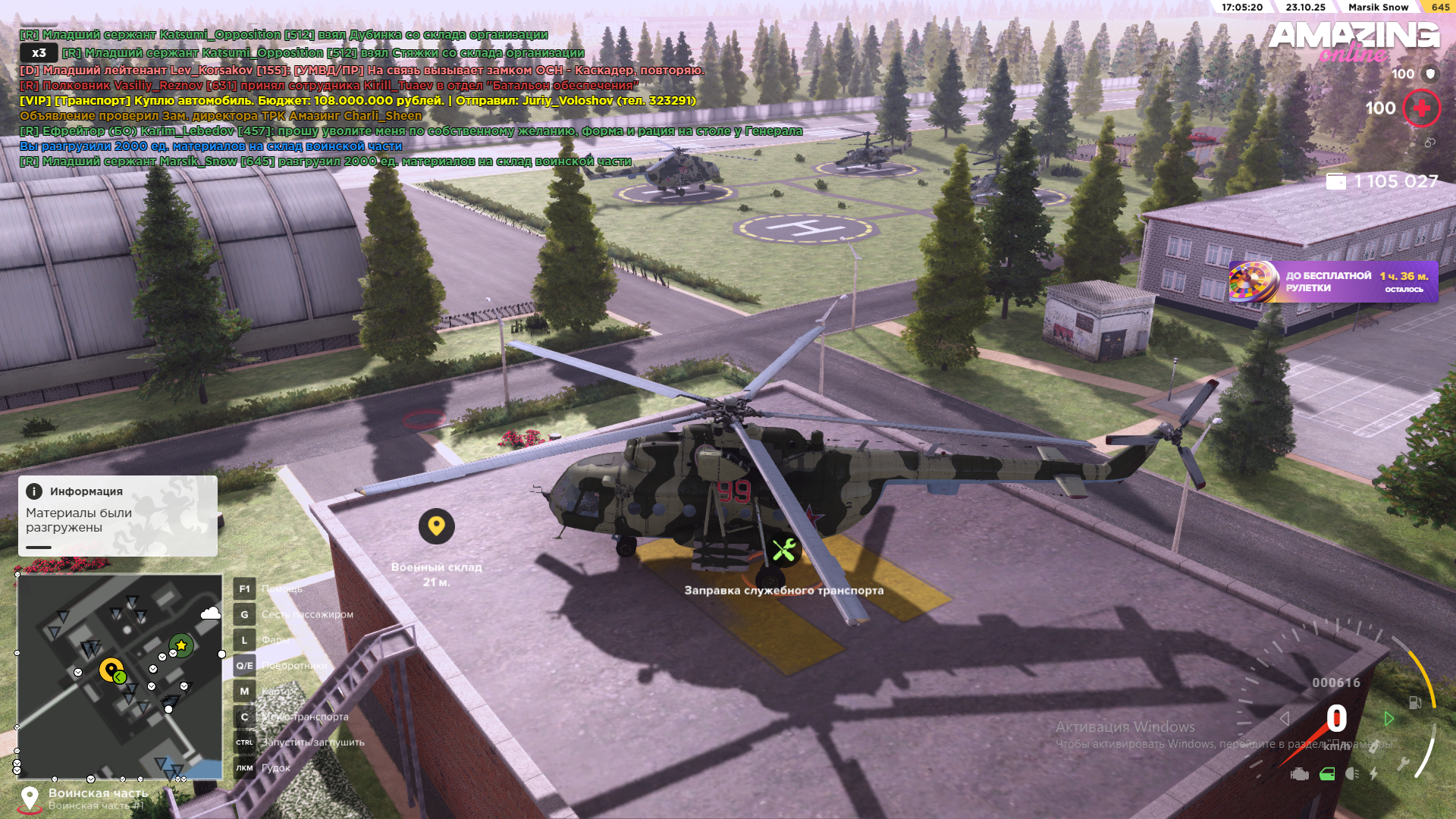Activate the left turn signal arrow

[1285, 718]
